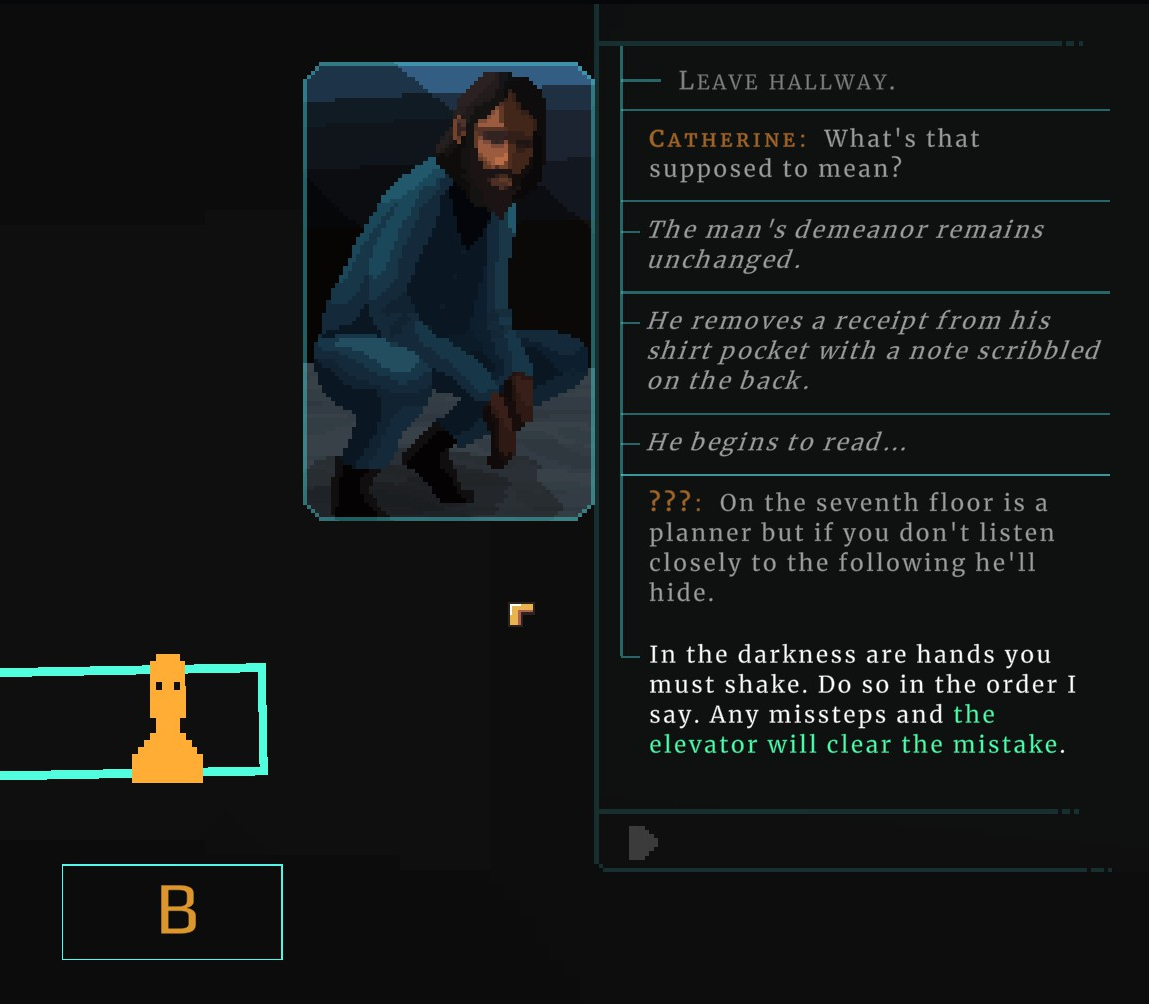
Task: Click the orange pawn map marker
Action: (x=168, y=720)
